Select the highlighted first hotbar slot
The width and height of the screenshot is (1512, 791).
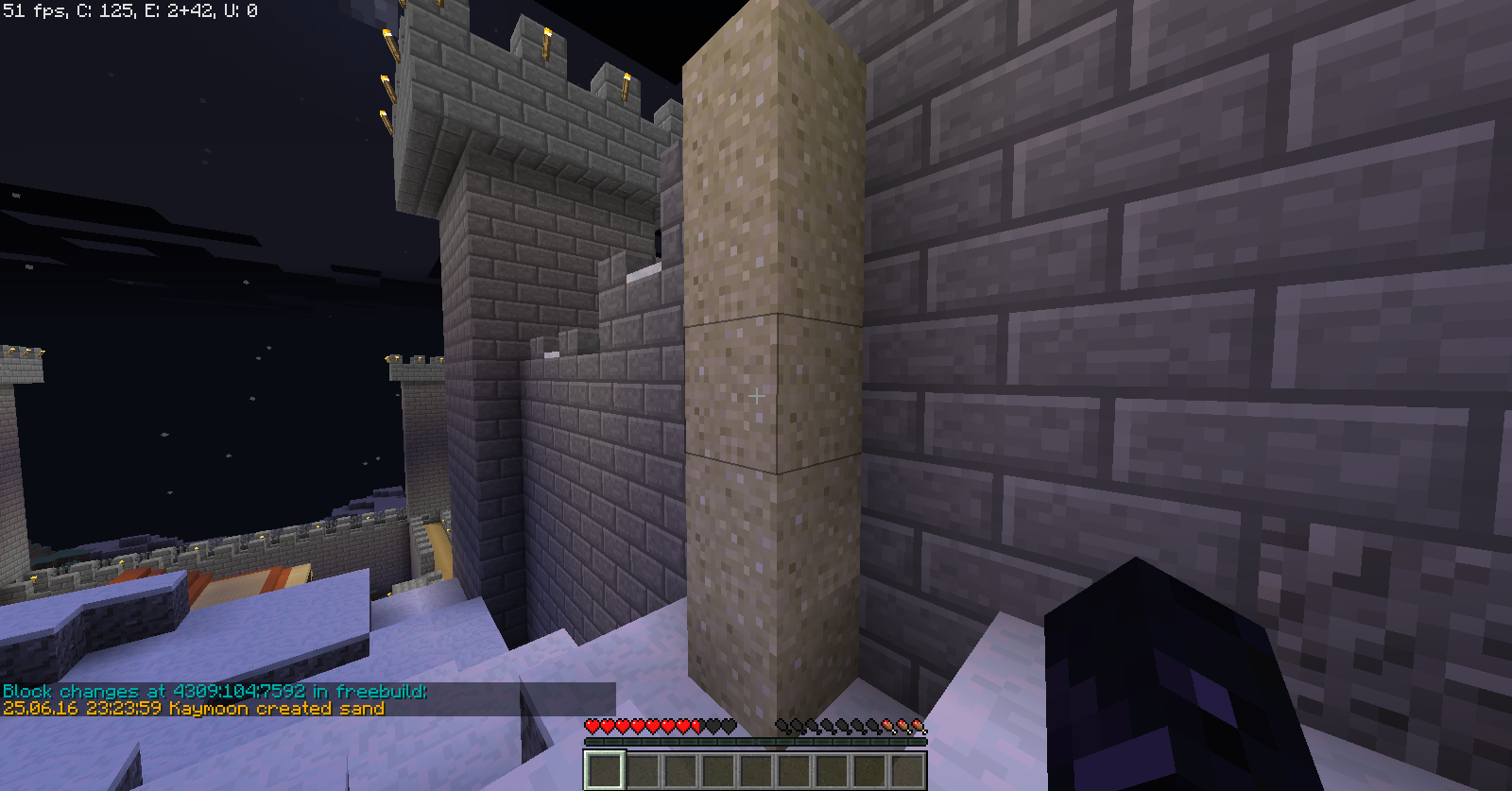(x=604, y=769)
